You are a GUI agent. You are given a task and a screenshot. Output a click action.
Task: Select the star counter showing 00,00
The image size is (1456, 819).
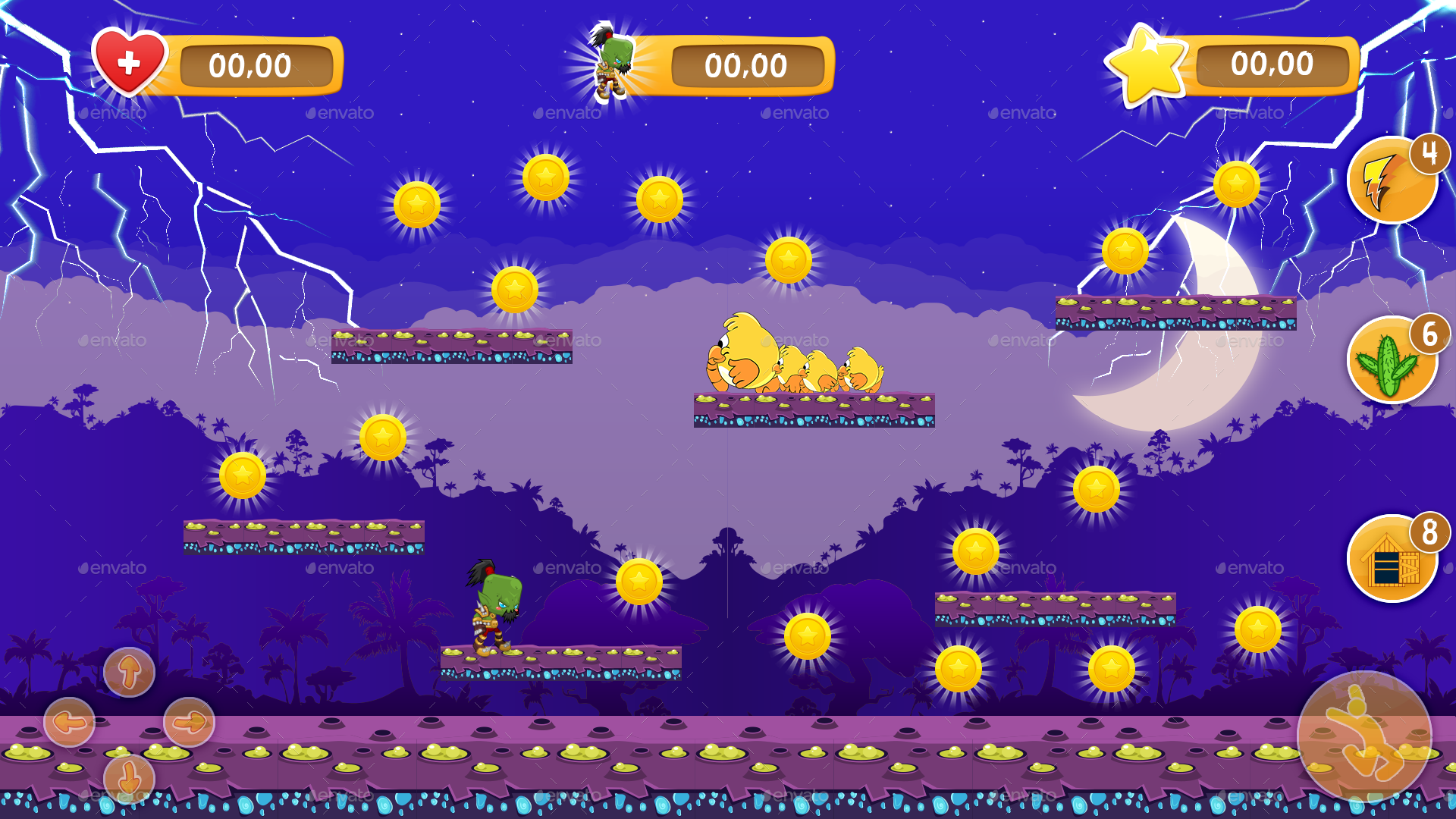point(1272,64)
